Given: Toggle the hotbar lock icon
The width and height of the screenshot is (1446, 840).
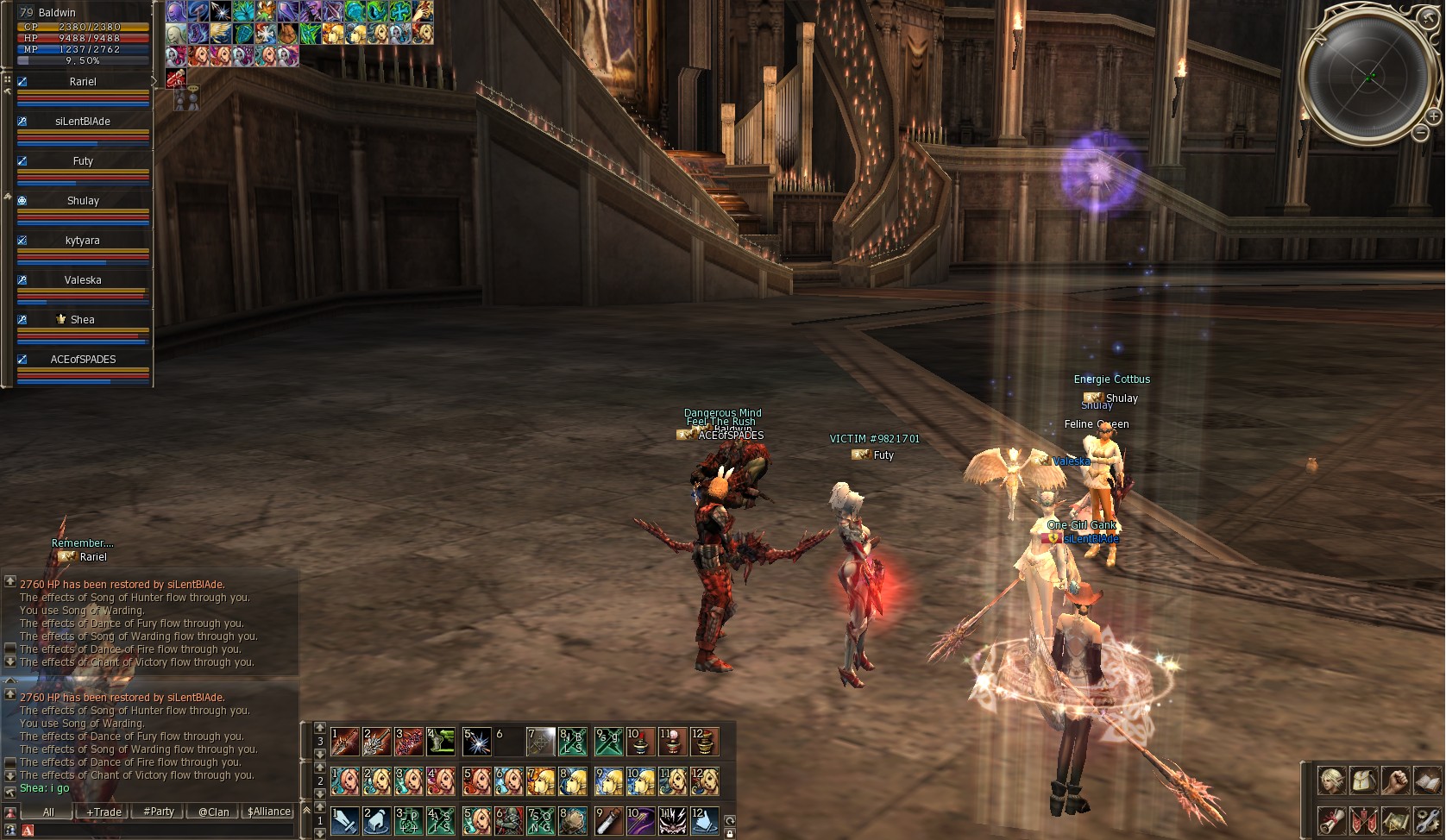Looking at the screenshot, I should click(730, 834).
